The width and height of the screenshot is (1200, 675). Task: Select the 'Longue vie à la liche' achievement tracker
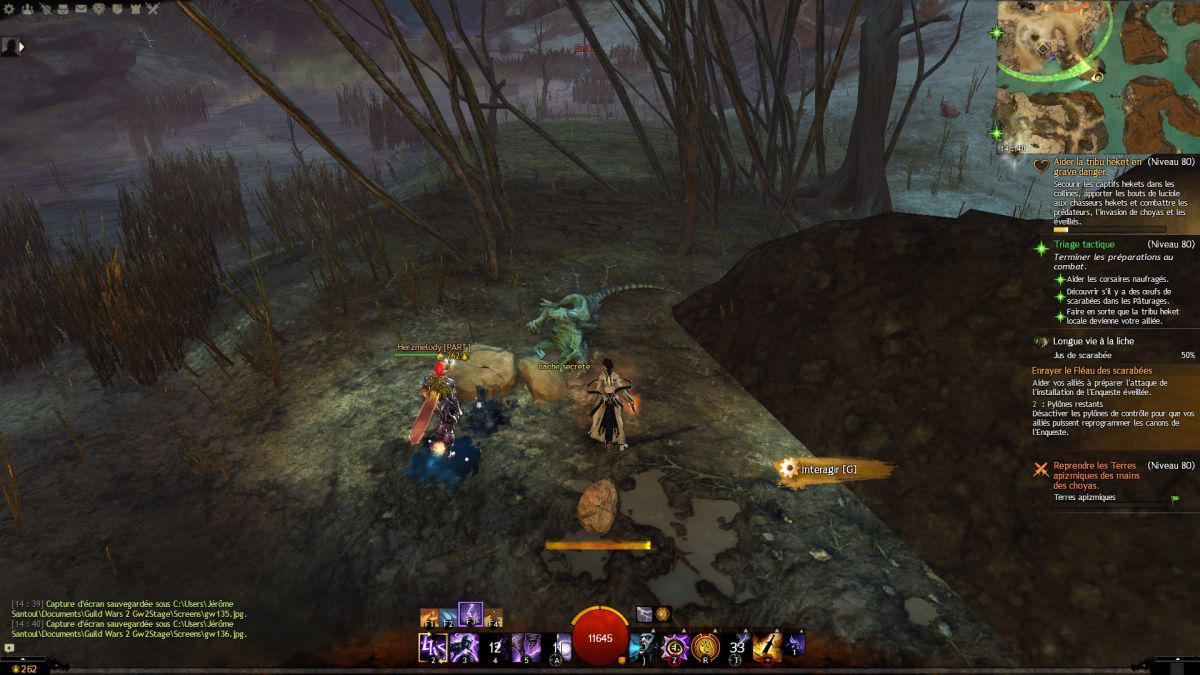click(1093, 341)
